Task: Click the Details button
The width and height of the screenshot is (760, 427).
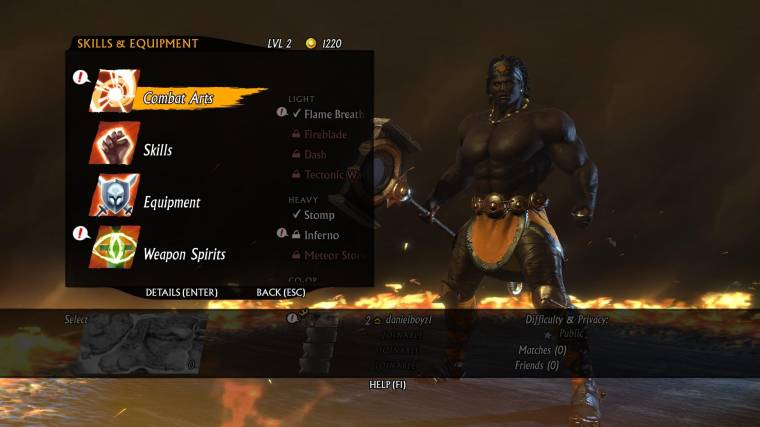Action: pos(181,292)
